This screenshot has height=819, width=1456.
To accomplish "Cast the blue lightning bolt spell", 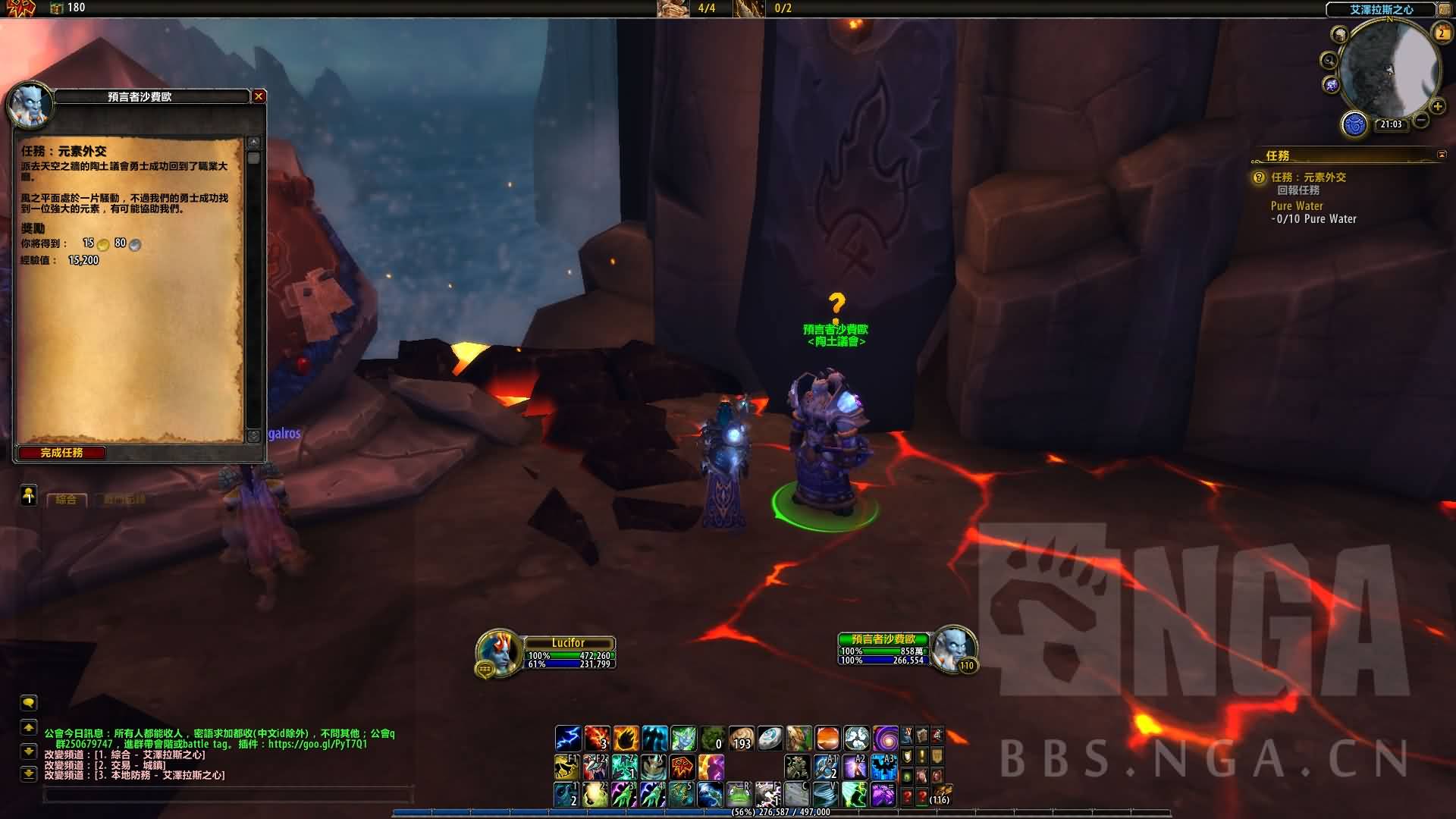I will [x=567, y=738].
